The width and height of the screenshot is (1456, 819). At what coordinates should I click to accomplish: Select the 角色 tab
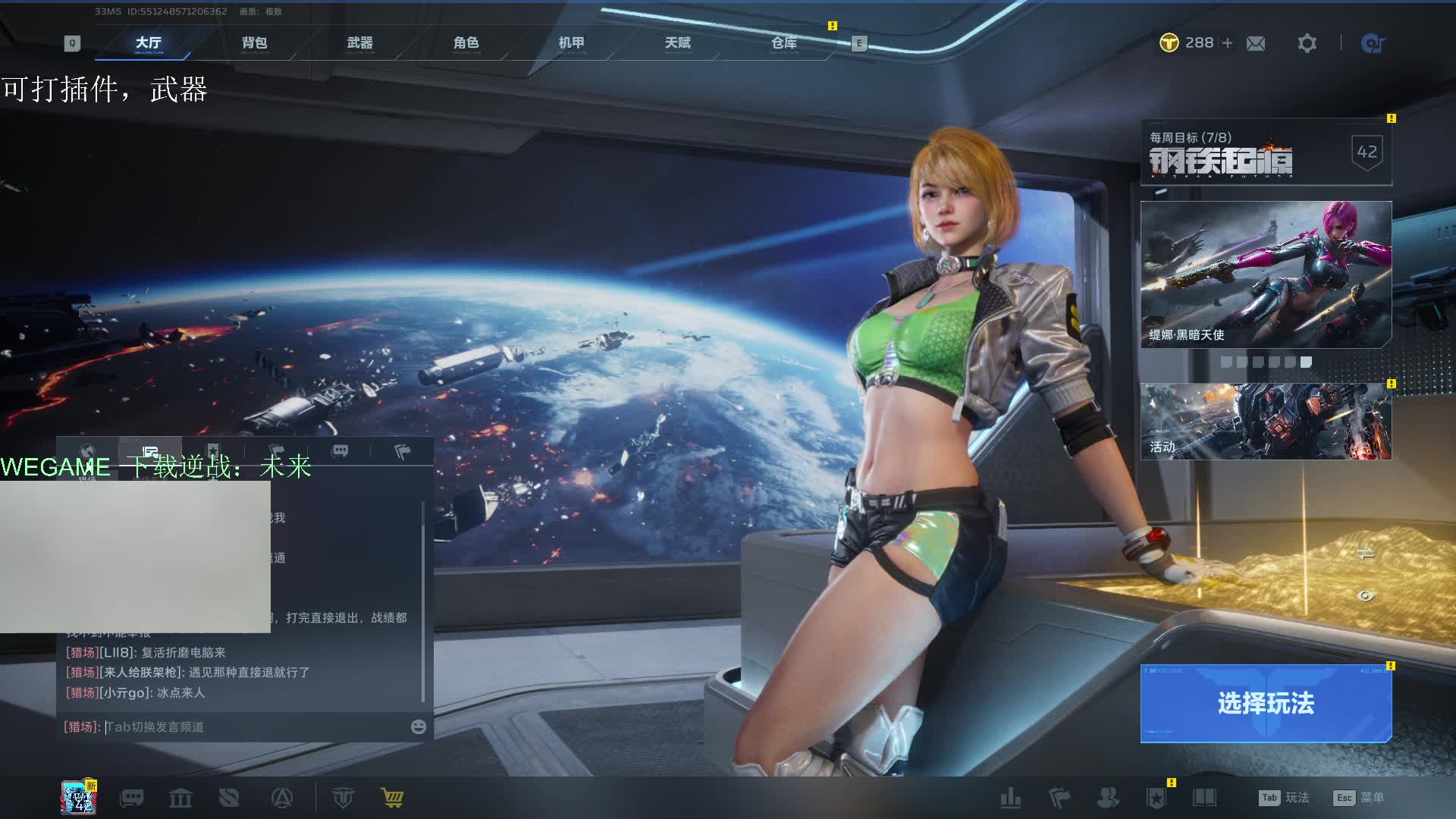(x=466, y=43)
